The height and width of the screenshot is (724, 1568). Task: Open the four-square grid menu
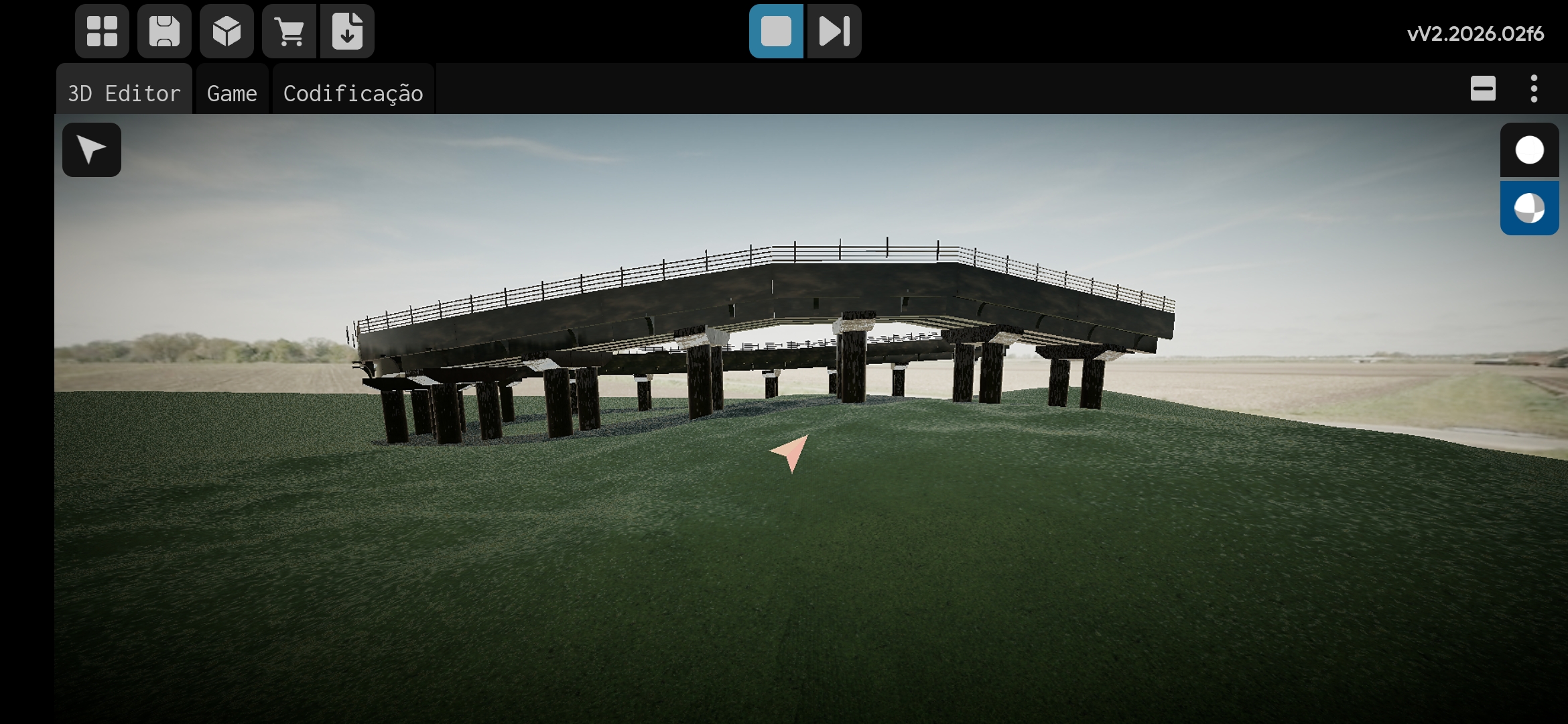point(102,32)
